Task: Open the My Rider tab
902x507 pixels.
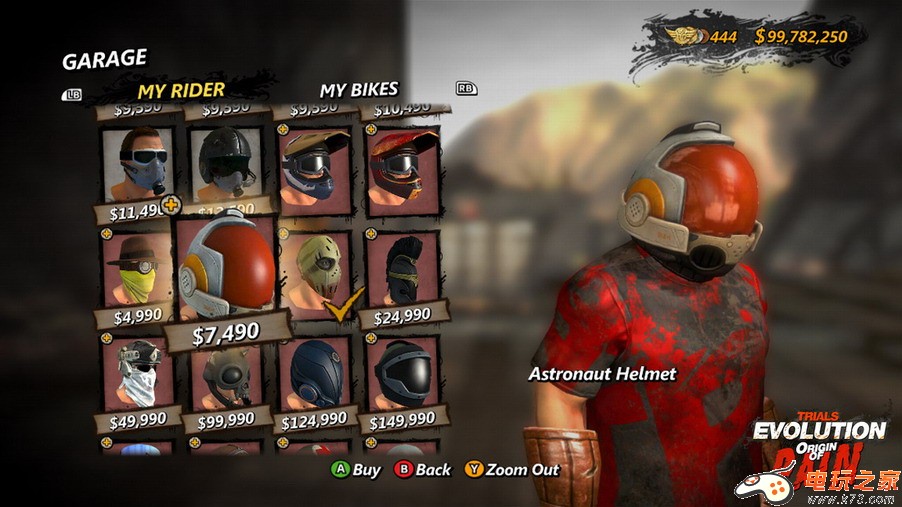Action: coord(181,90)
